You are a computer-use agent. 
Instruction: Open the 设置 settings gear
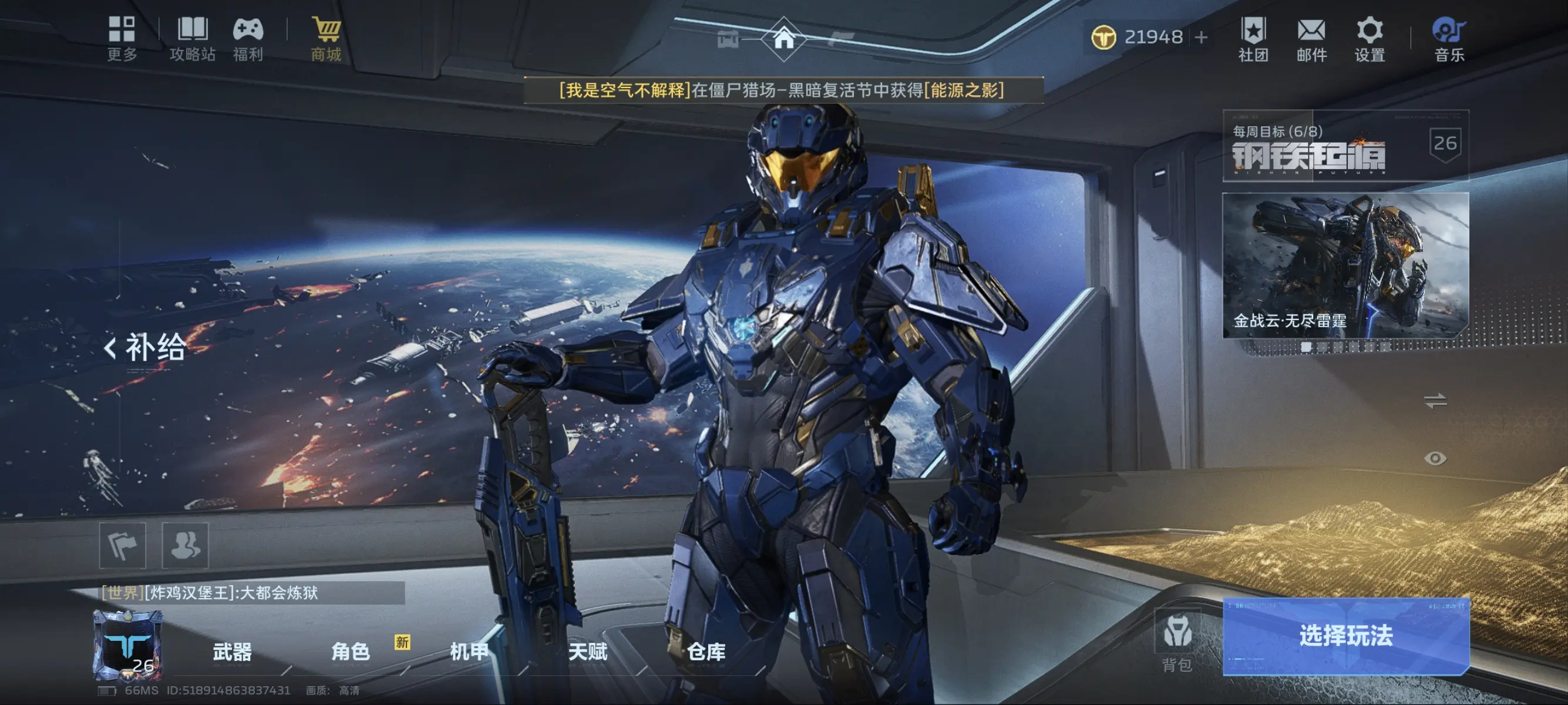[x=1370, y=38]
